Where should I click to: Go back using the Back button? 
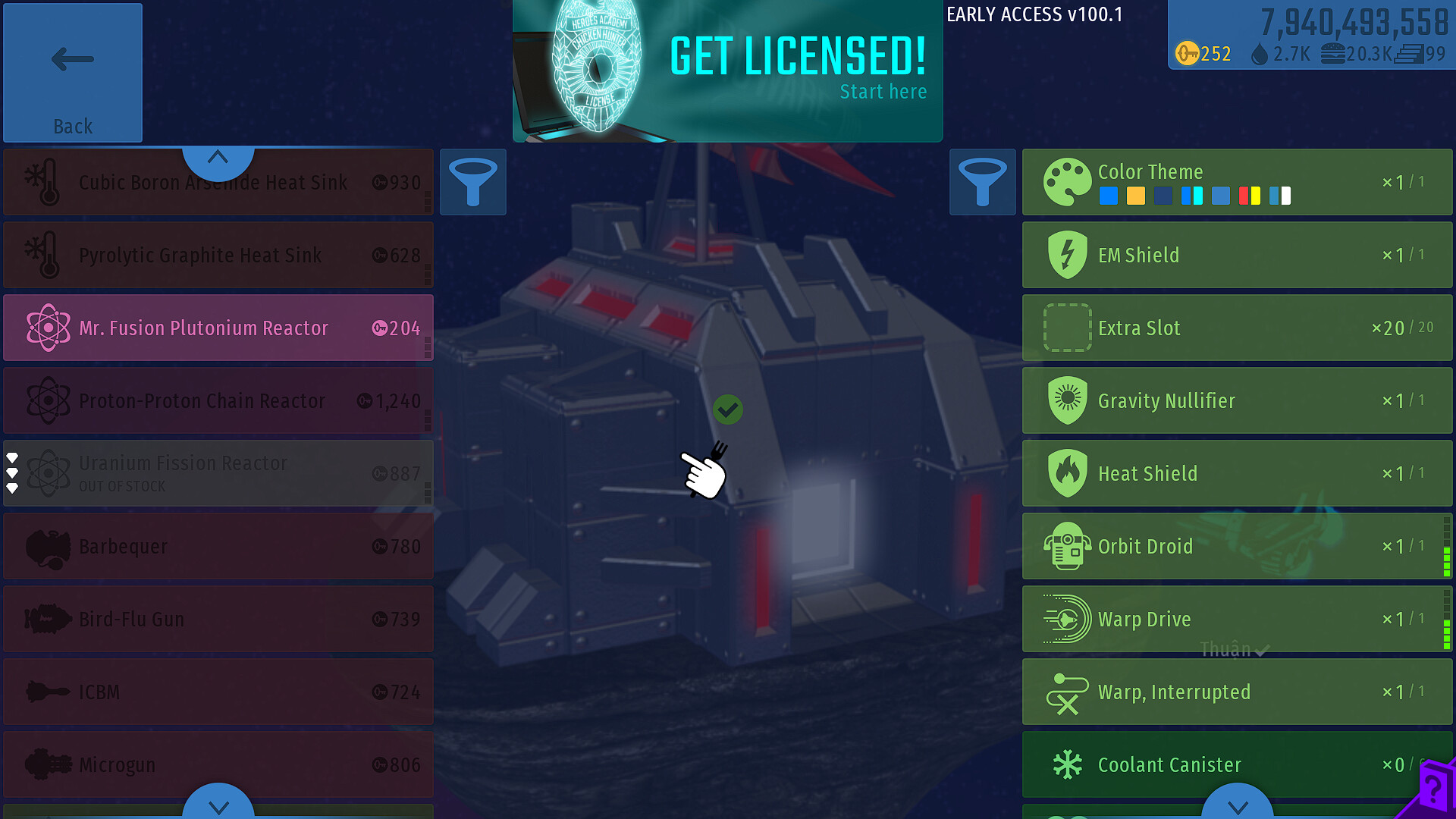(x=73, y=73)
